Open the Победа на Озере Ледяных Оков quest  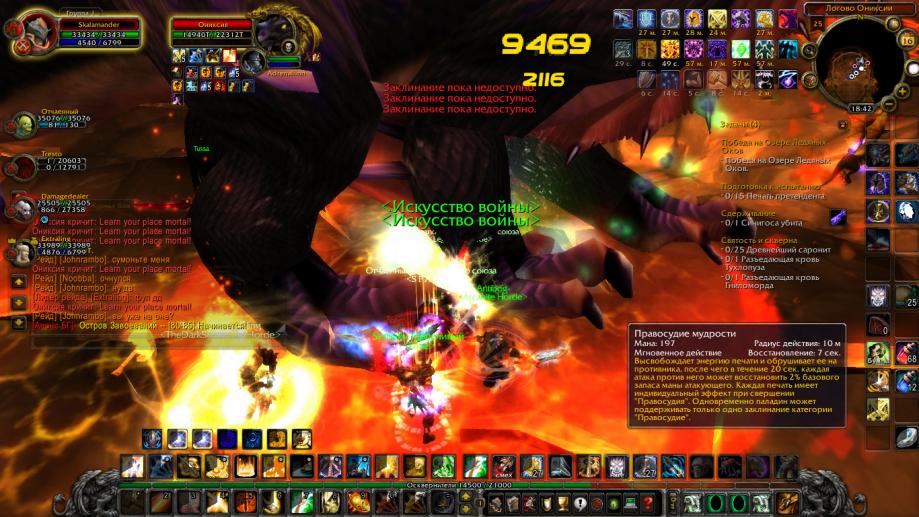pos(770,142)
